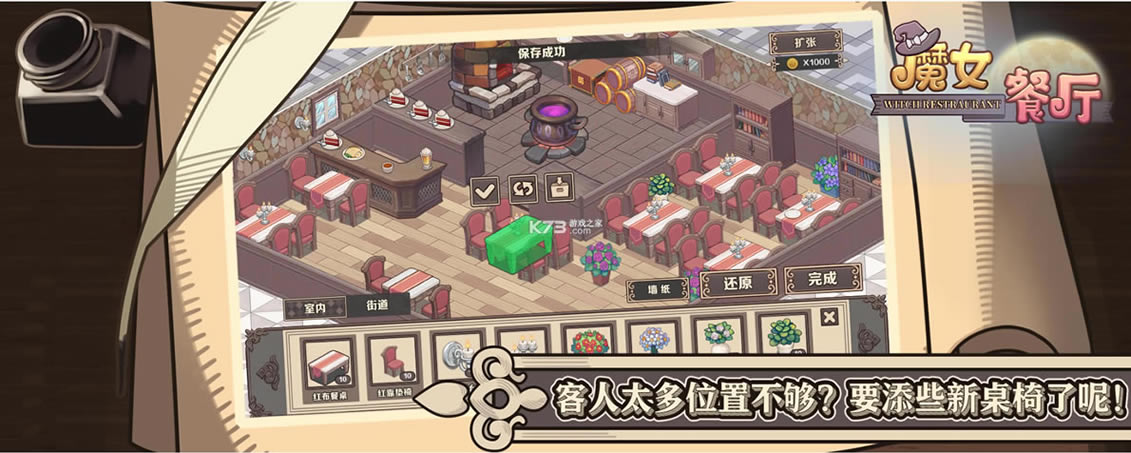Viewport: 1131px width, 453px height.
Task: Select the 红靠垫椅 red cushion chair
Action: (x=393, y=364)
